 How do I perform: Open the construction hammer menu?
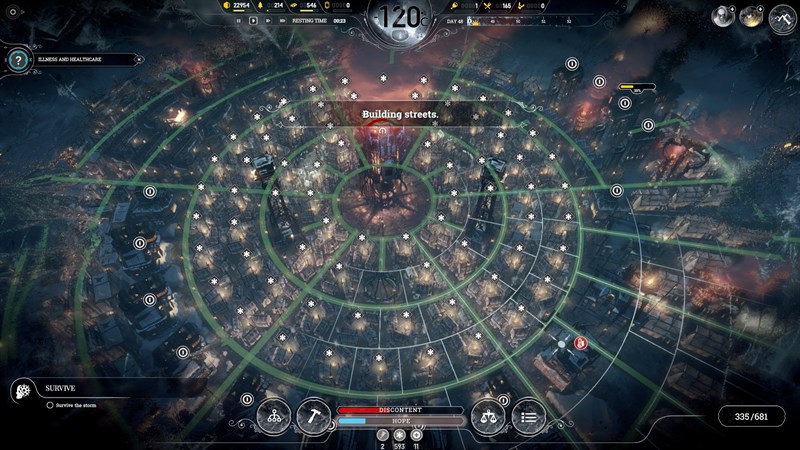tap(313, 415)
